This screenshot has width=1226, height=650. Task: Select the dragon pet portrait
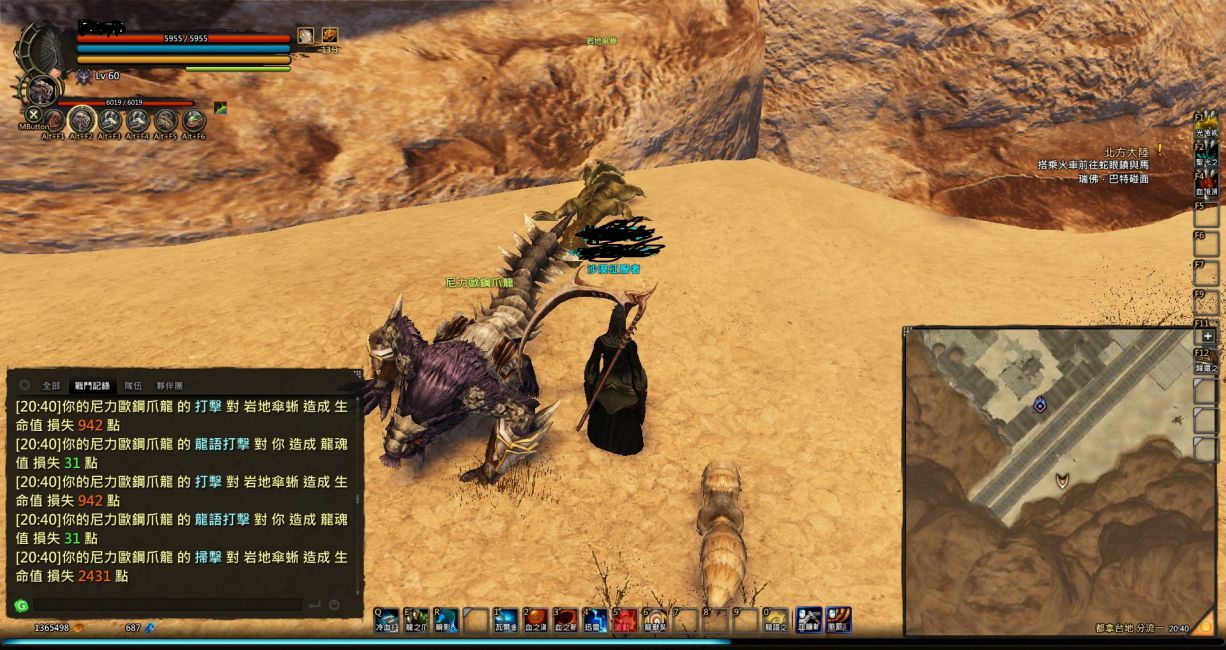click(x=41, y=92)
